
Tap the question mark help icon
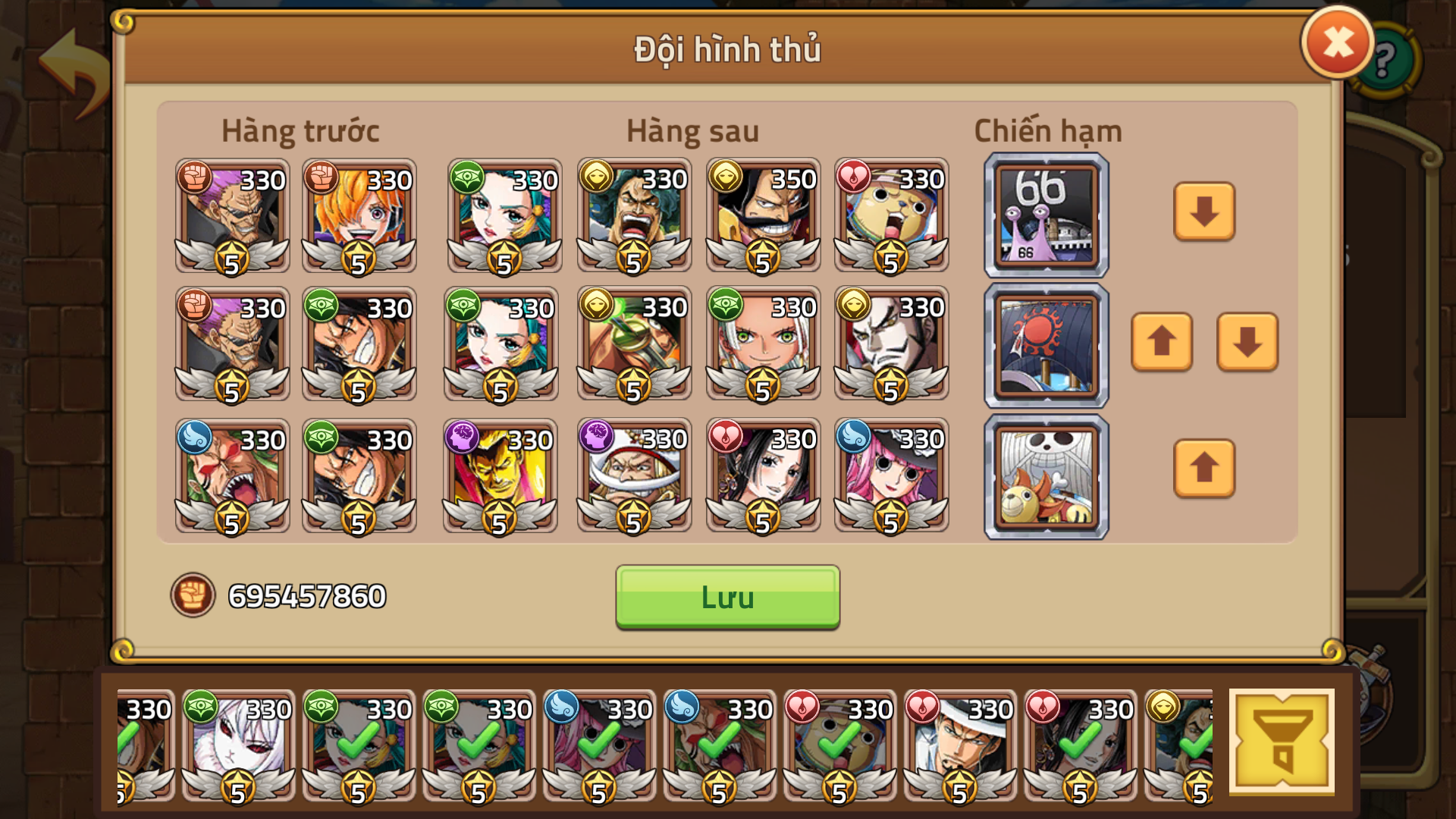(1385, 59)
